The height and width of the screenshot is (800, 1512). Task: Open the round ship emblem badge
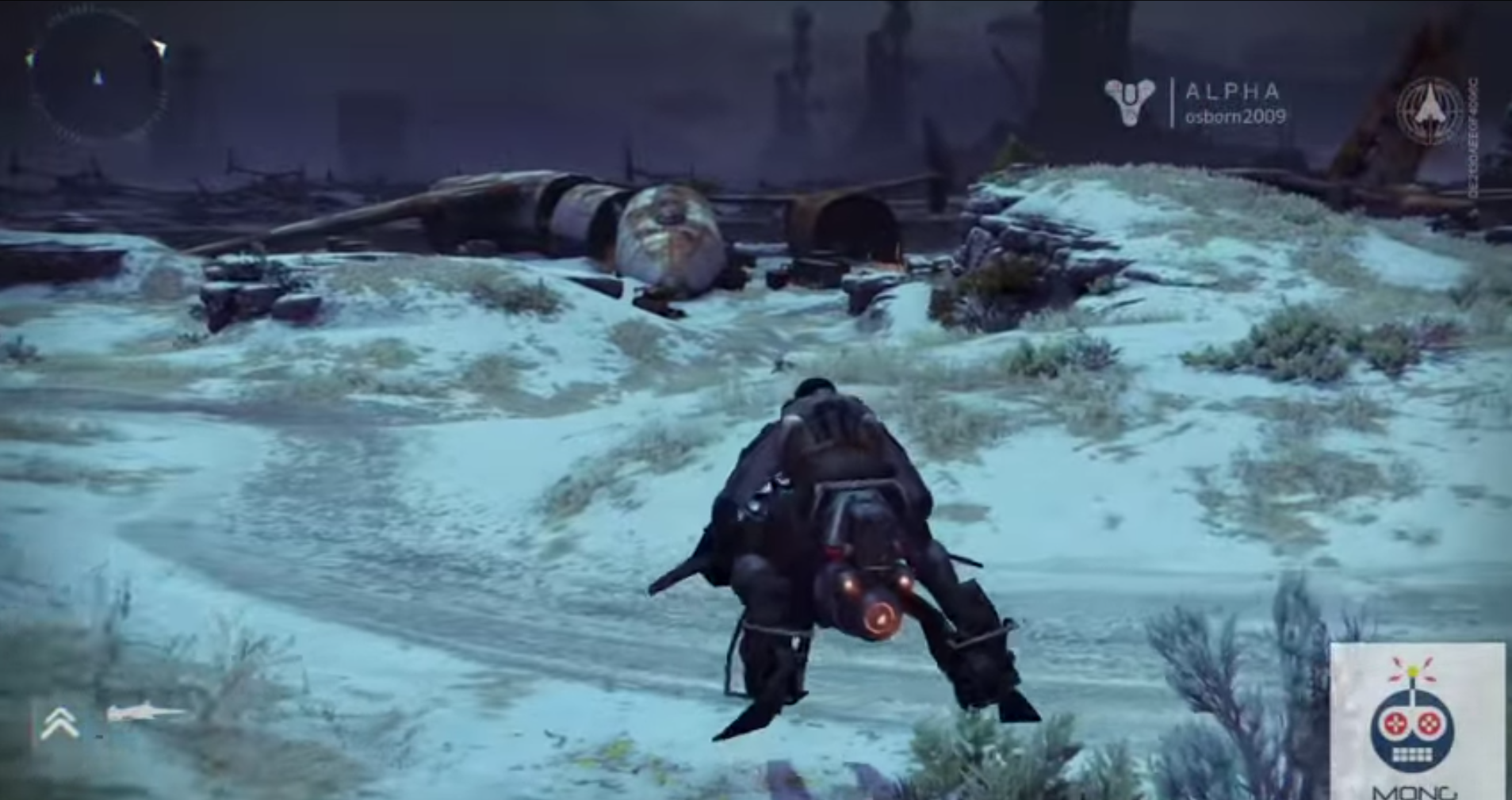tap(1430, 110)
